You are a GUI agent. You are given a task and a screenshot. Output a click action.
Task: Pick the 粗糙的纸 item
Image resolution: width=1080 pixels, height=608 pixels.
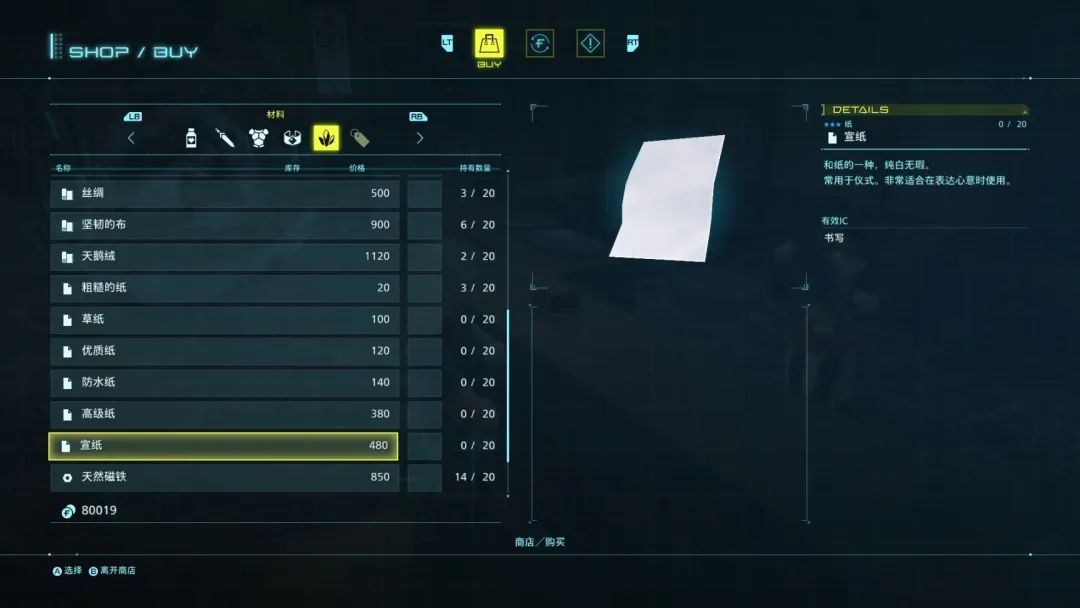click(225, 288)
